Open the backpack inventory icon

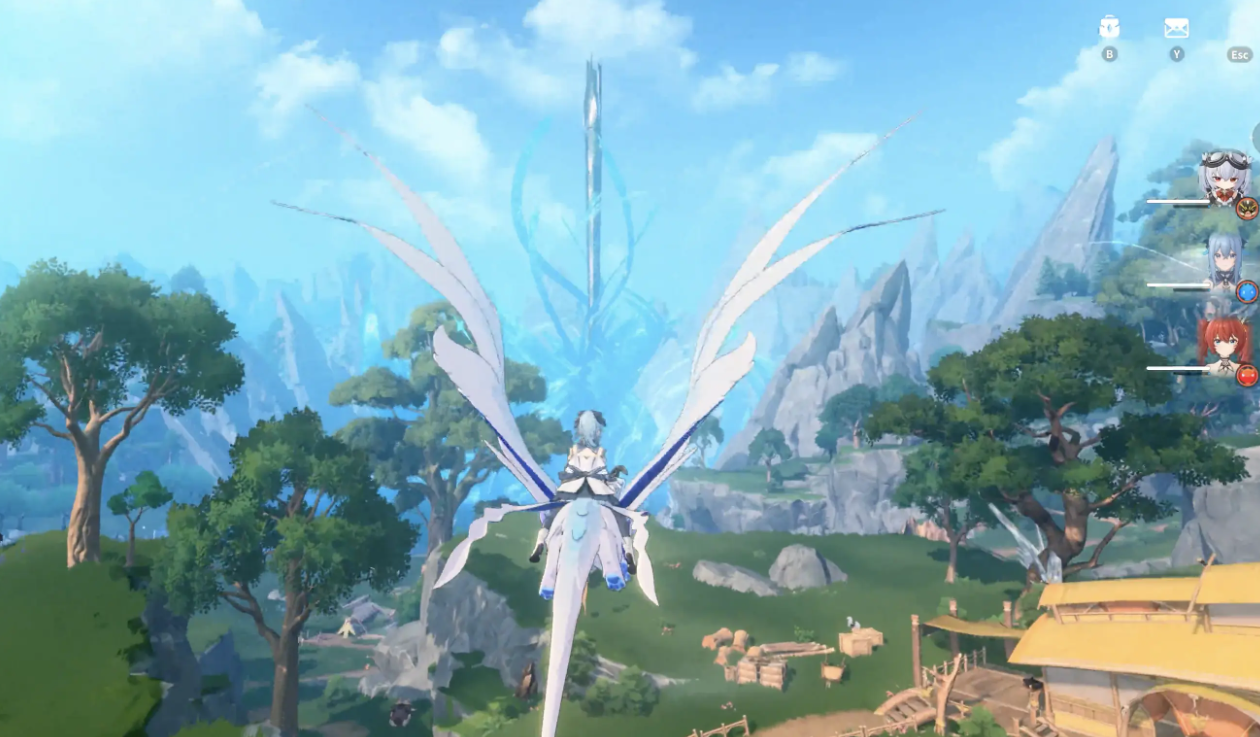[1109, 28]
